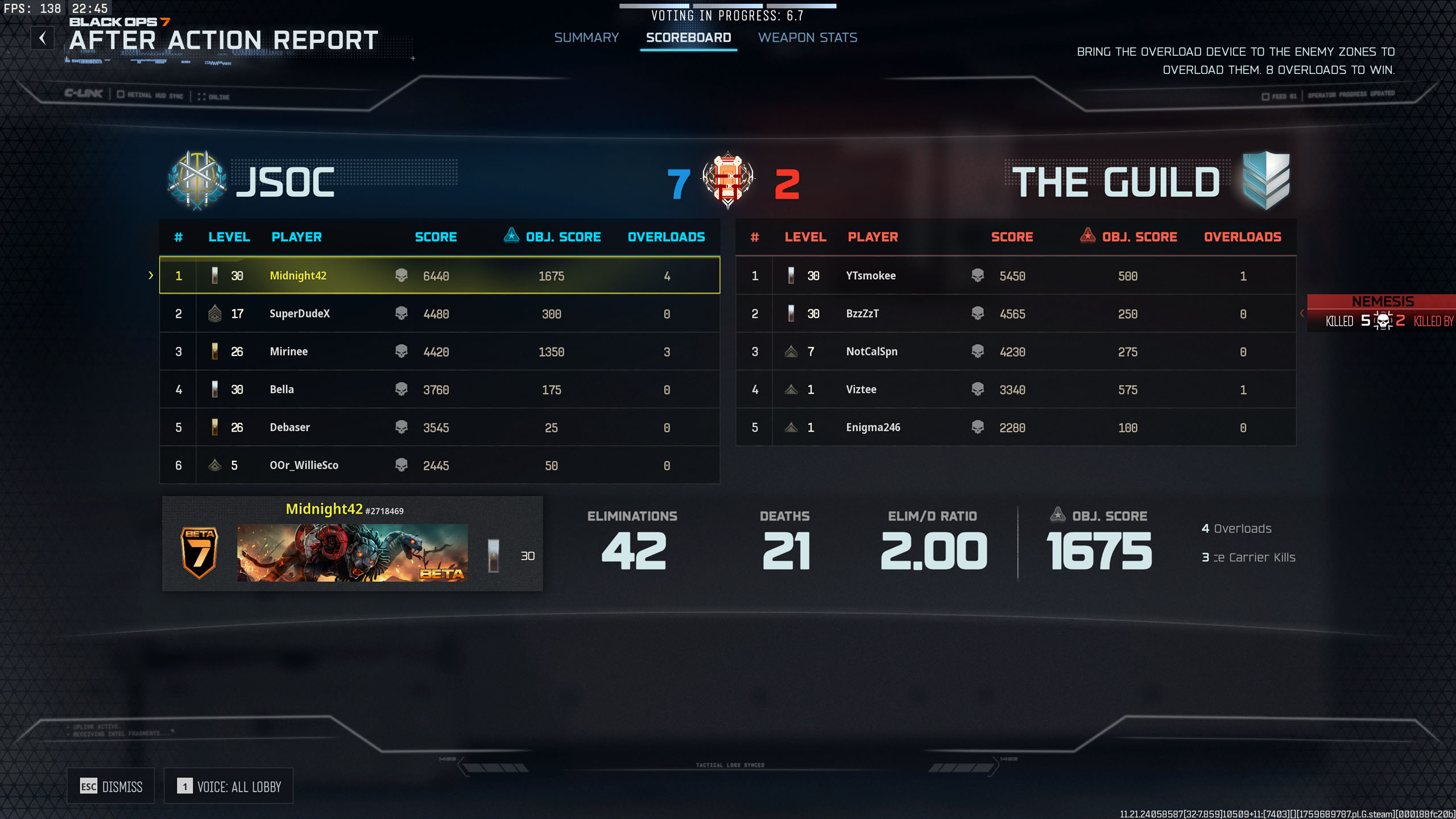Expand the Nemesis side panel
The height and width of the screenshot is (819, 1456).
click(1302, 313)
